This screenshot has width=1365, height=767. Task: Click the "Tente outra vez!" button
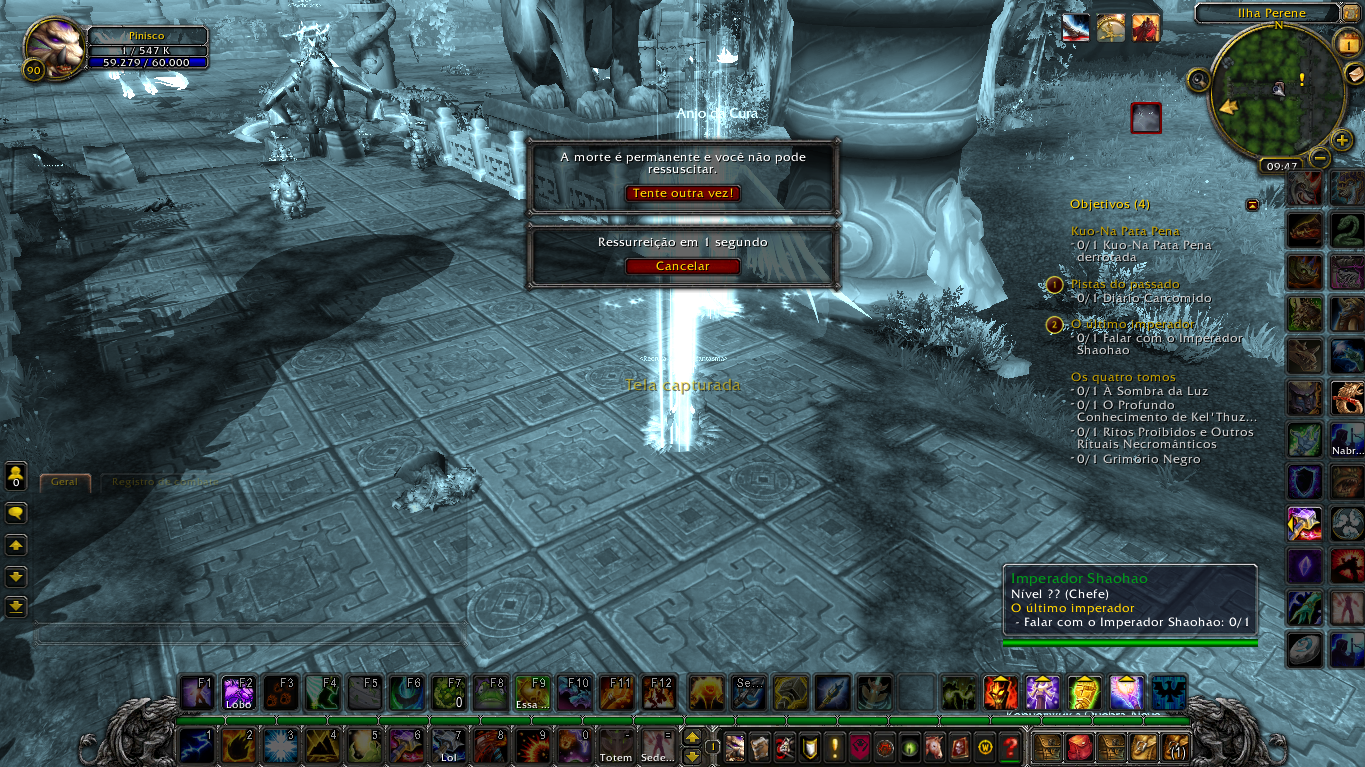[x=683, y=193]
